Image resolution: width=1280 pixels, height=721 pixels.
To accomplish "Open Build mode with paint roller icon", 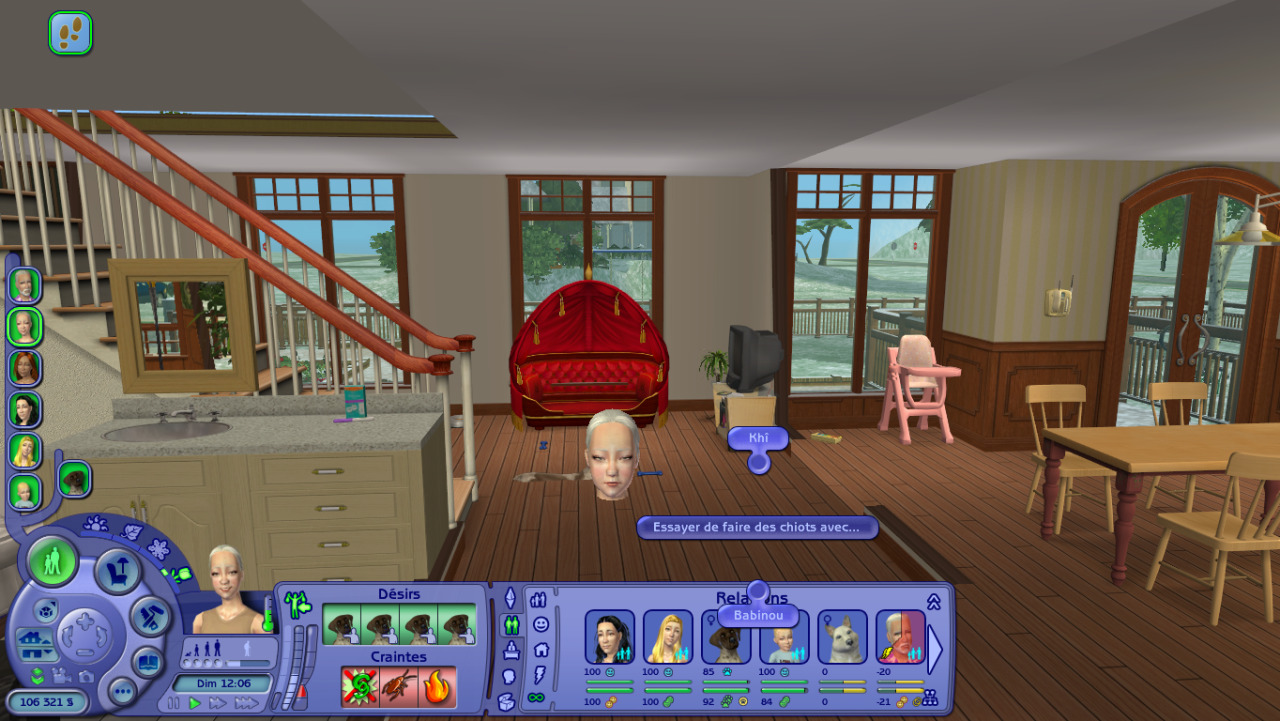I will [x=152, y=616].
